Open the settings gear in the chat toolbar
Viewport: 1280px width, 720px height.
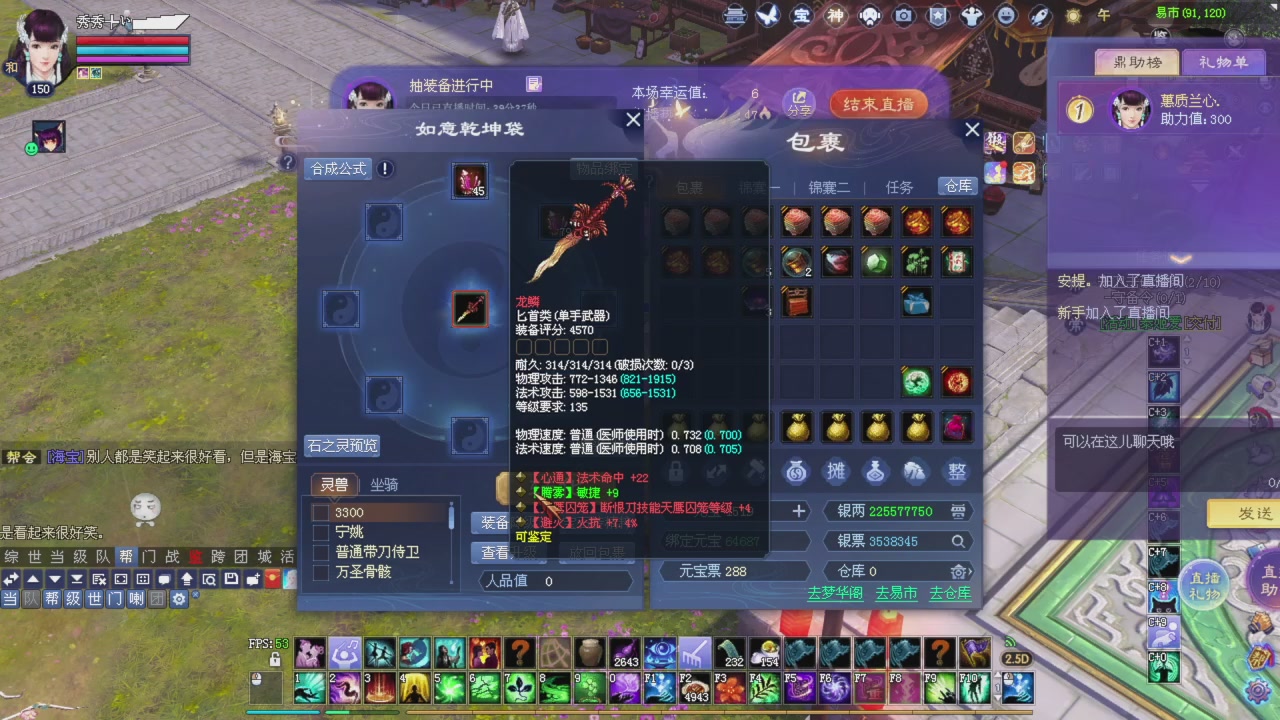(x=178, y=598)
